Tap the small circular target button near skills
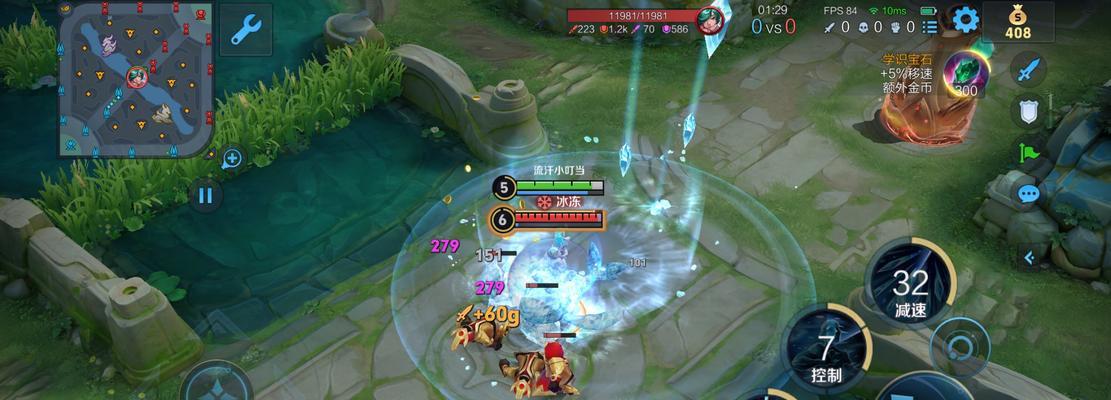 pos(960,347)
